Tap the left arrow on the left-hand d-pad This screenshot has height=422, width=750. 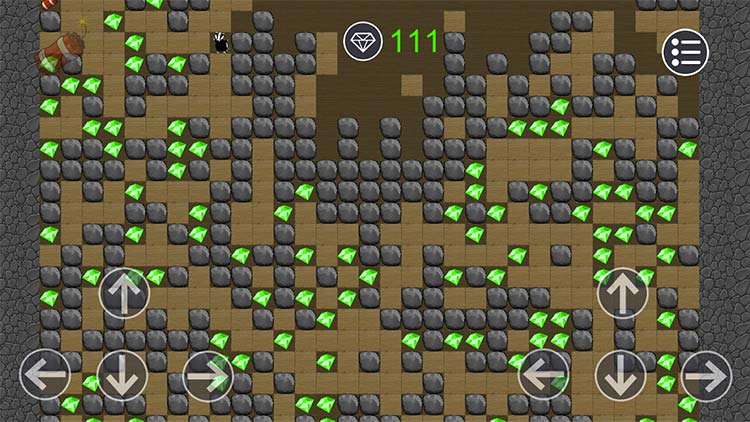click(x=45, y=375)
